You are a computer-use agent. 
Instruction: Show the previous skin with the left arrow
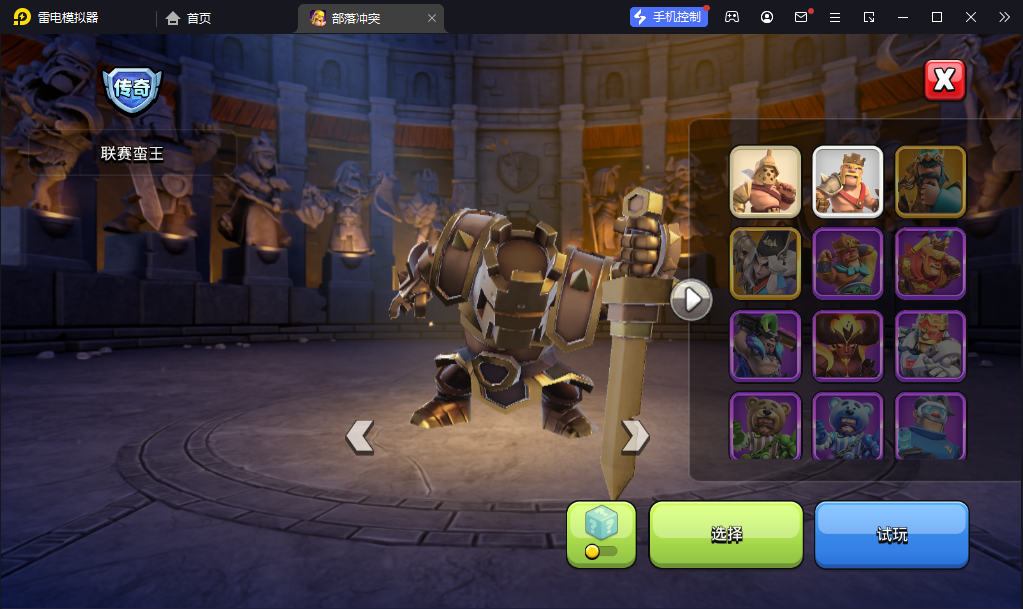[x=360, y=436]
